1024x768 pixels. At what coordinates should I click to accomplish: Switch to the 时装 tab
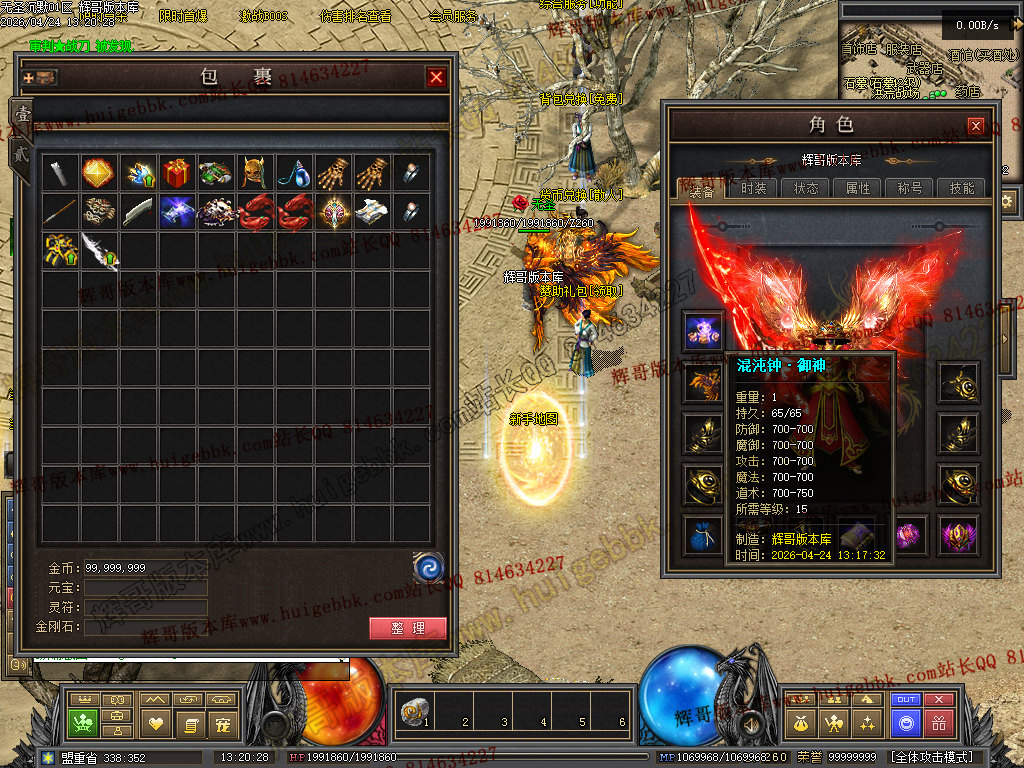click(x=753, y=188)
